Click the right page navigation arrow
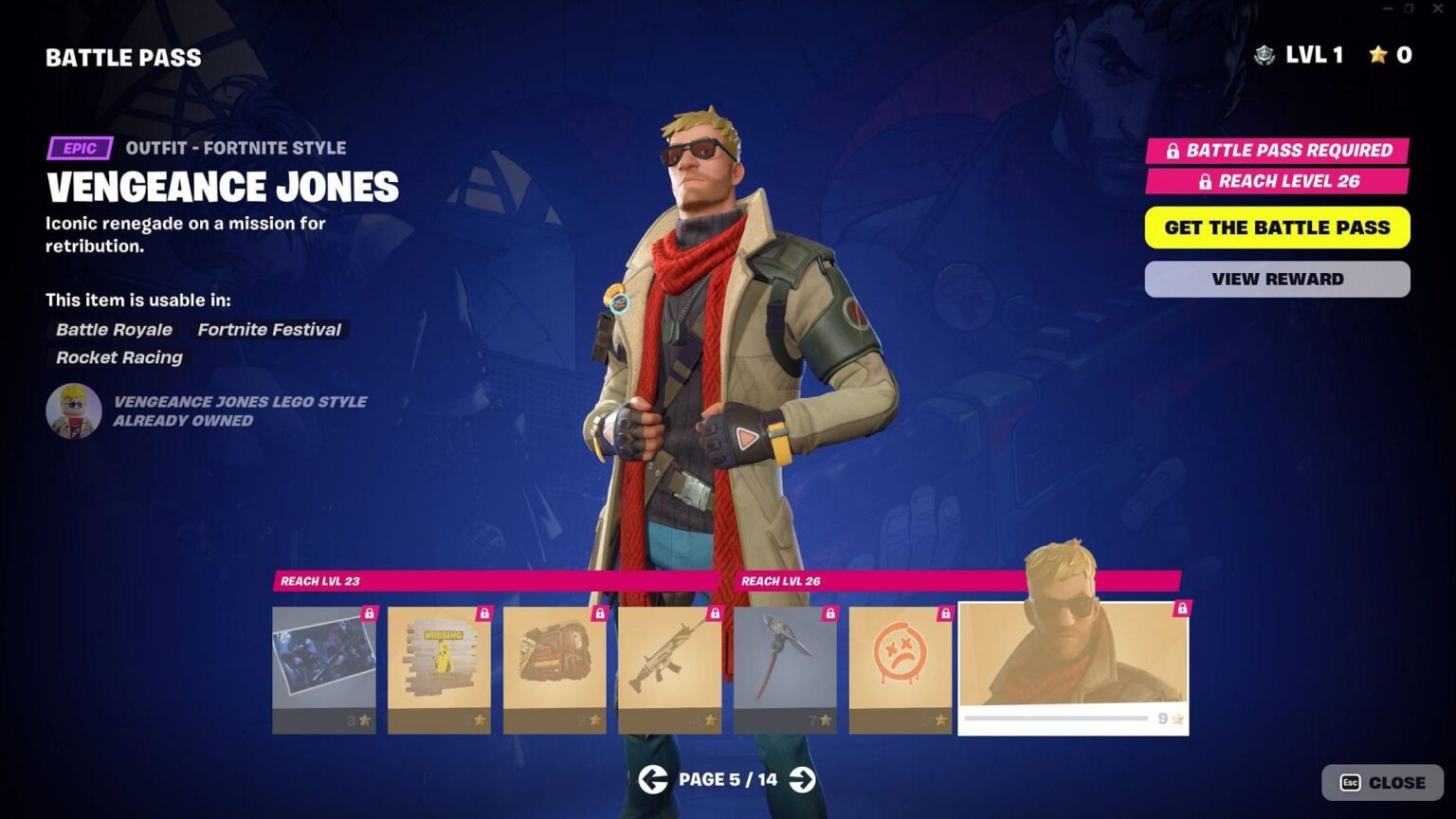1456x819 pixels. tap(803, 779)
